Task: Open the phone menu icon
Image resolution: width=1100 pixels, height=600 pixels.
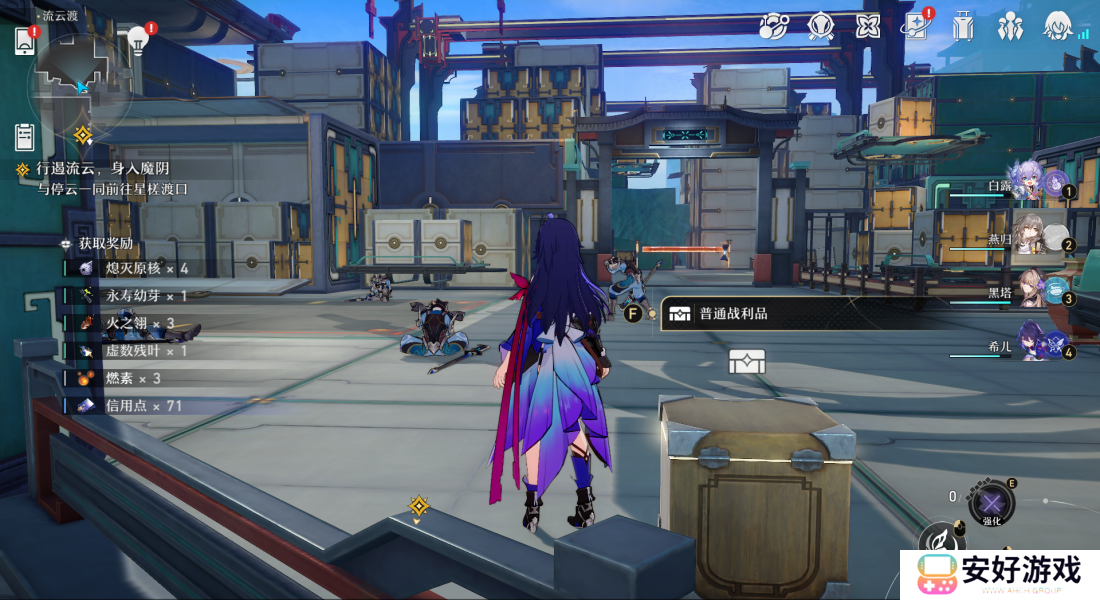Action: pyautogui.click(x=25, y=41)
